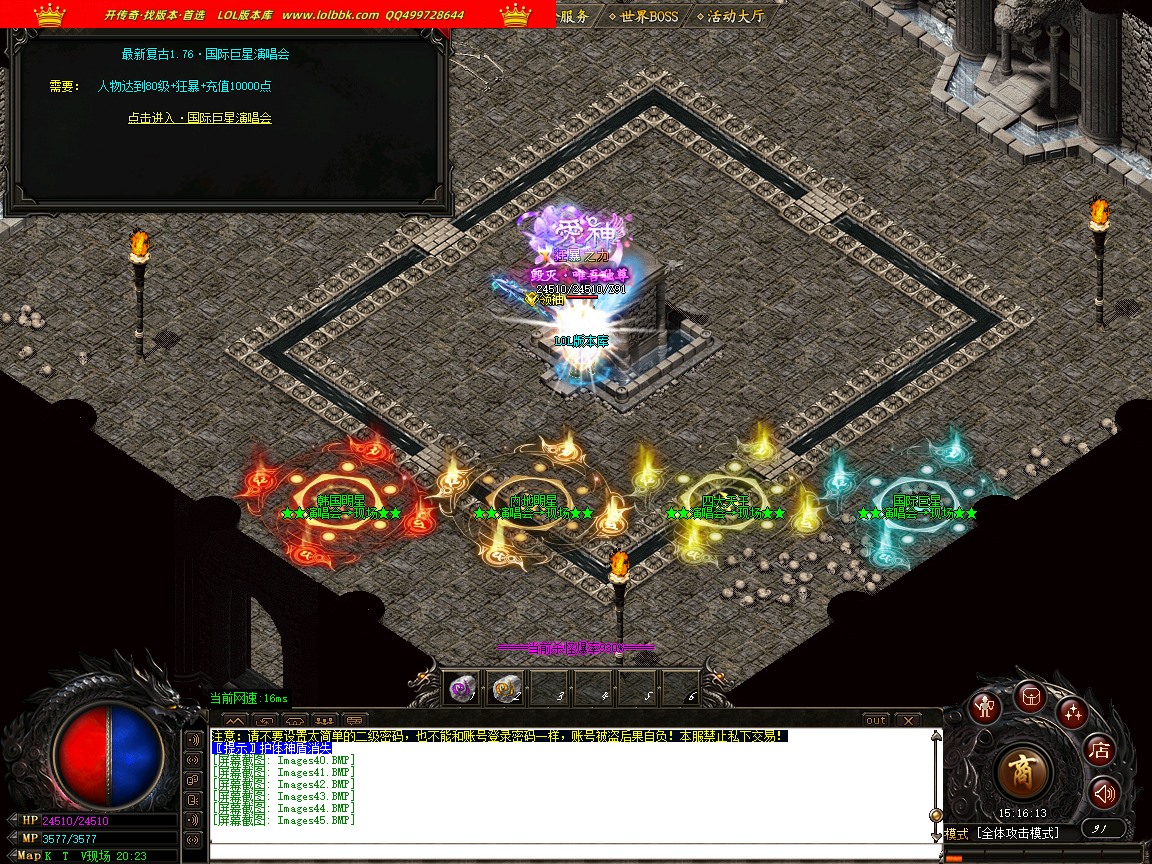Open the 活动大厅 menu

coord(735,16)
